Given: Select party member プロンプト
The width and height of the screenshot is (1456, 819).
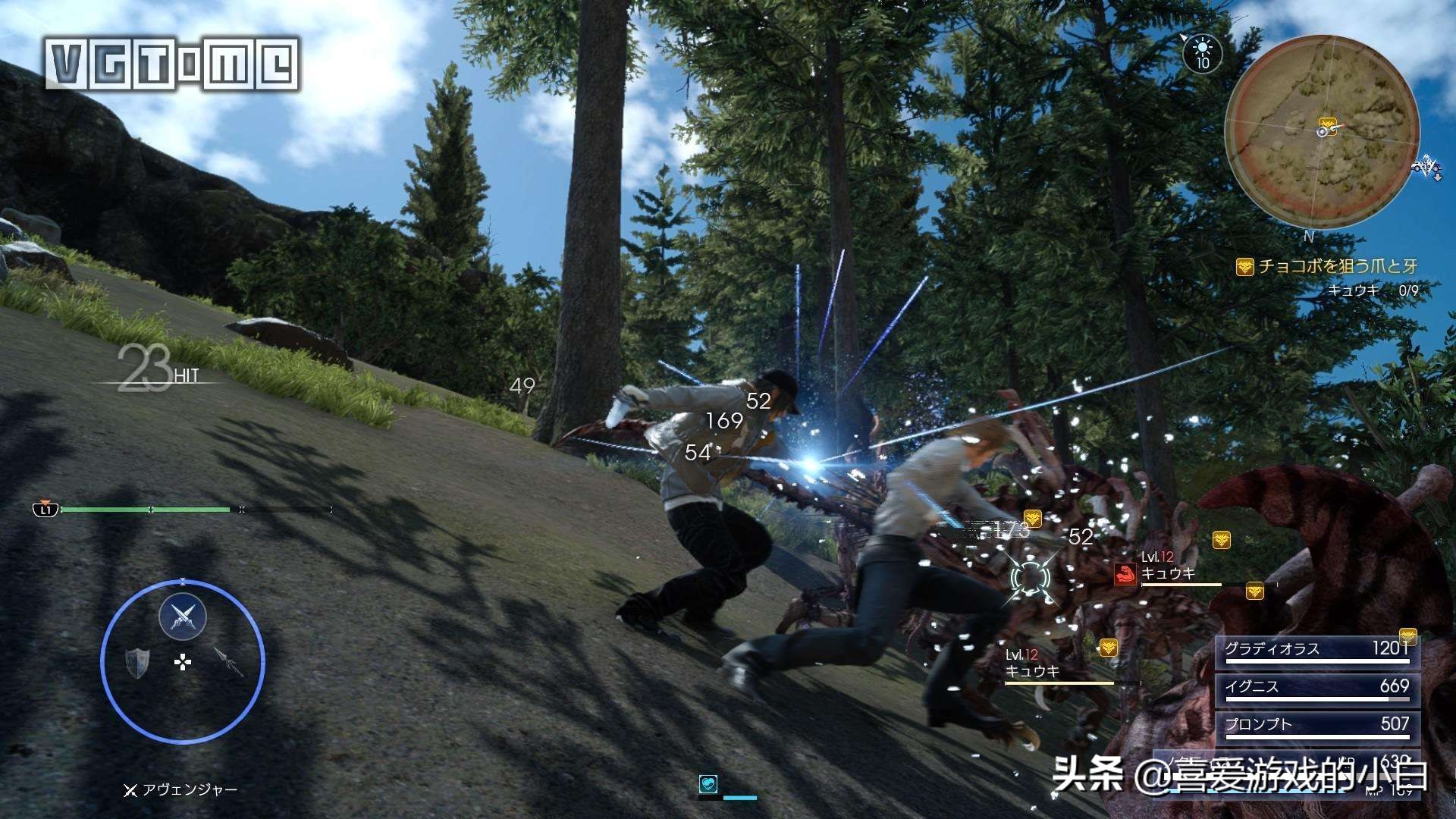Looking at the screenshot, I should 1316,725.
